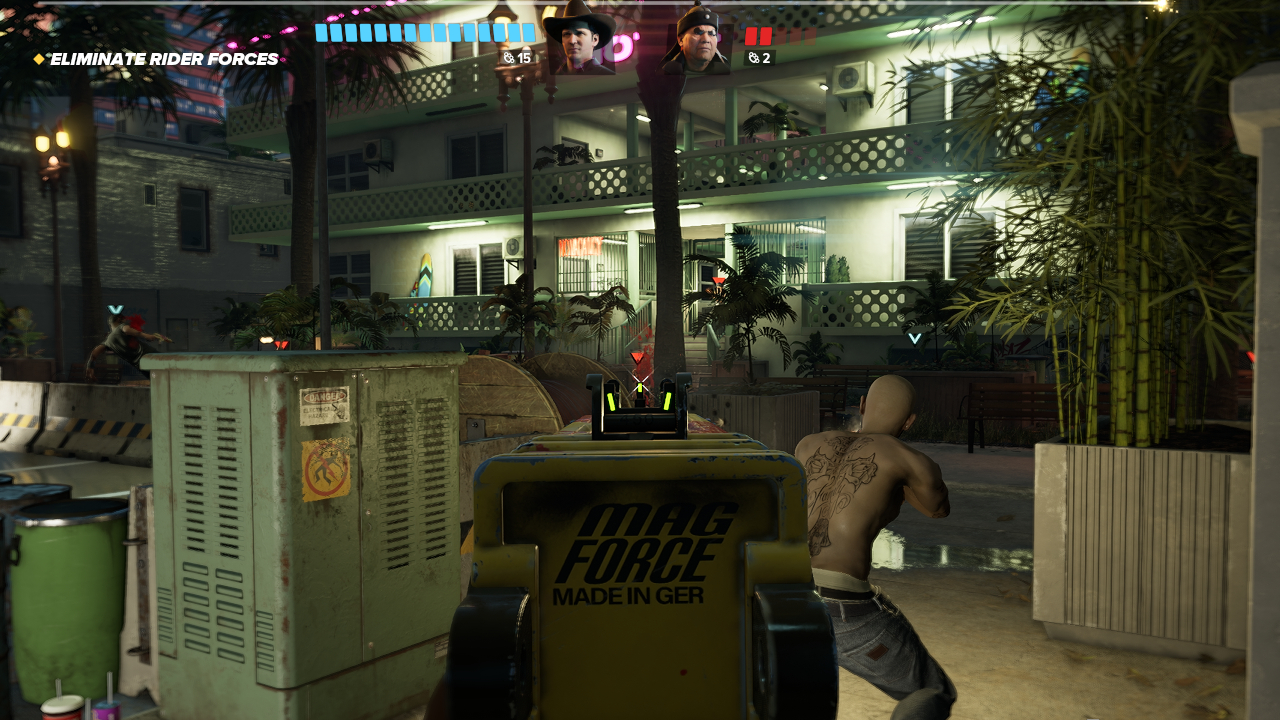Click the cowboy hat leader portrait
Screen dimensions: 1280x720
tap(579, 40)
